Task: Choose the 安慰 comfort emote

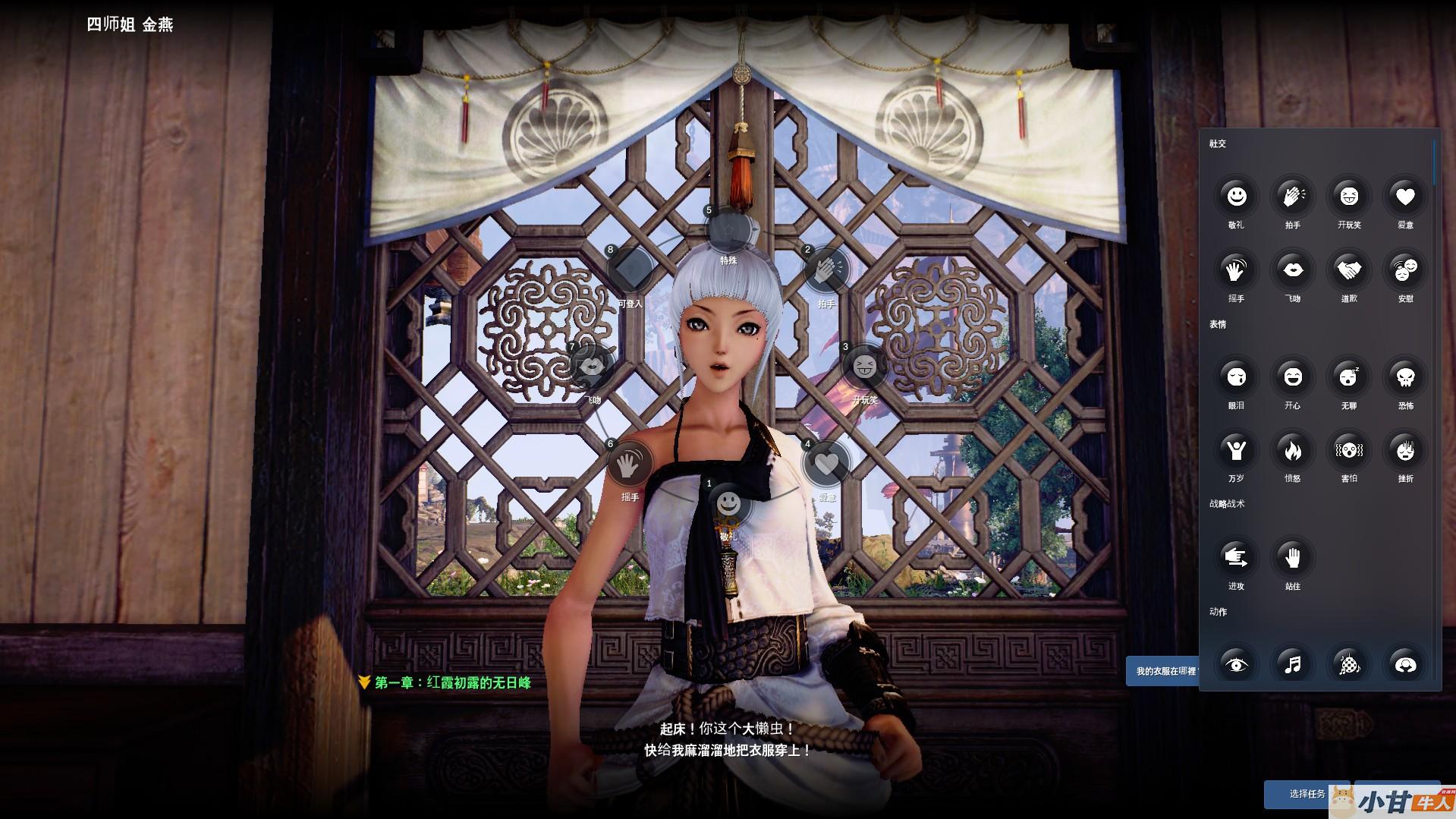Action: click(x=1404, y=269)
